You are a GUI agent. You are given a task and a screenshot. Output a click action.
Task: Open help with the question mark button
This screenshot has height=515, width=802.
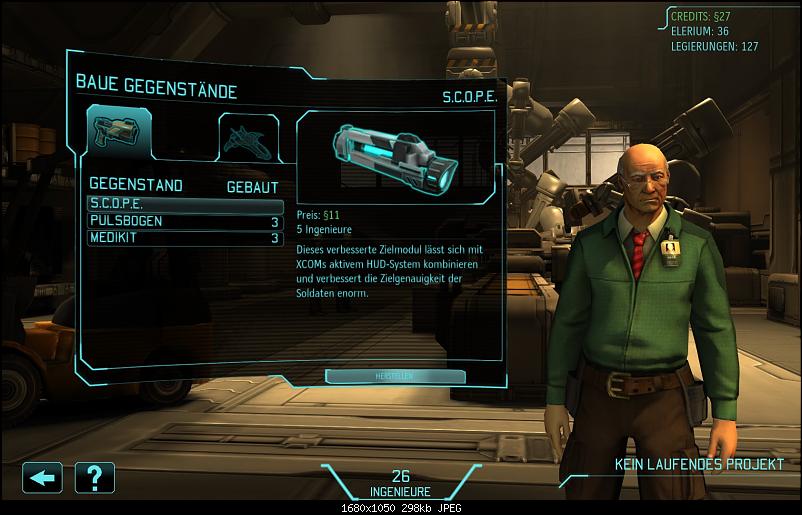pyautogui.click(x=94, y=476)
